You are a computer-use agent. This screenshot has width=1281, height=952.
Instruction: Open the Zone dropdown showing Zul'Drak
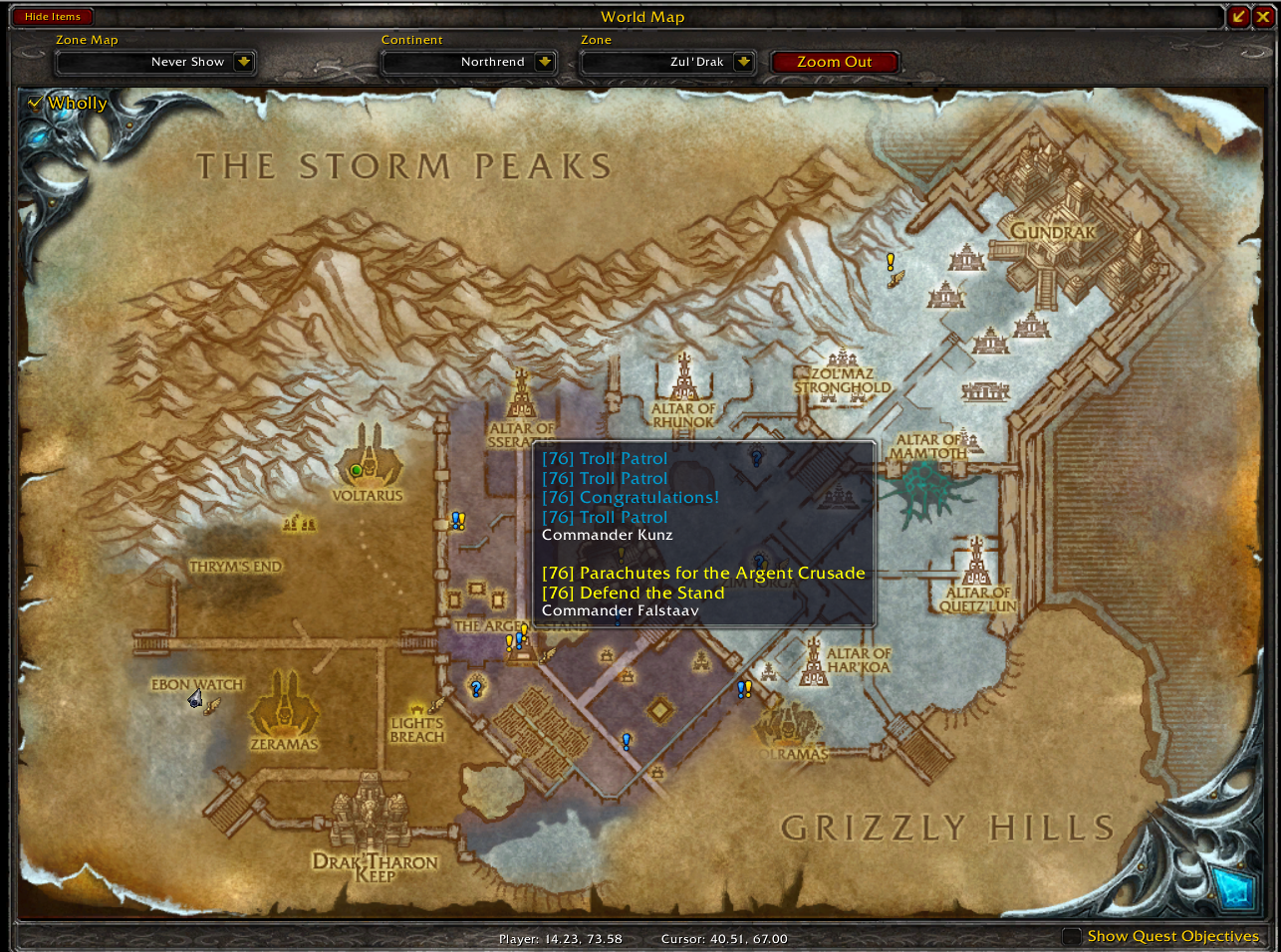[667, 61]
